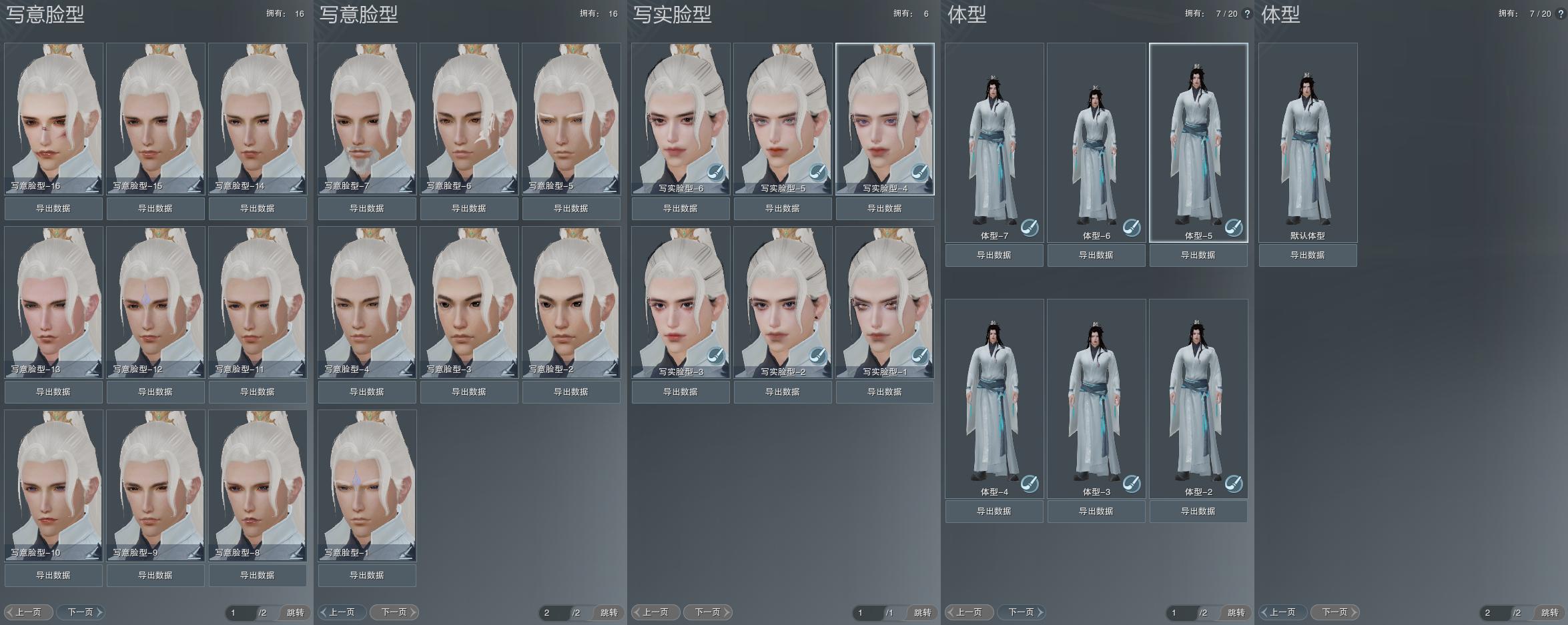
Task: Export the 体型-2 body data
Action: (x=1198, y=512)
